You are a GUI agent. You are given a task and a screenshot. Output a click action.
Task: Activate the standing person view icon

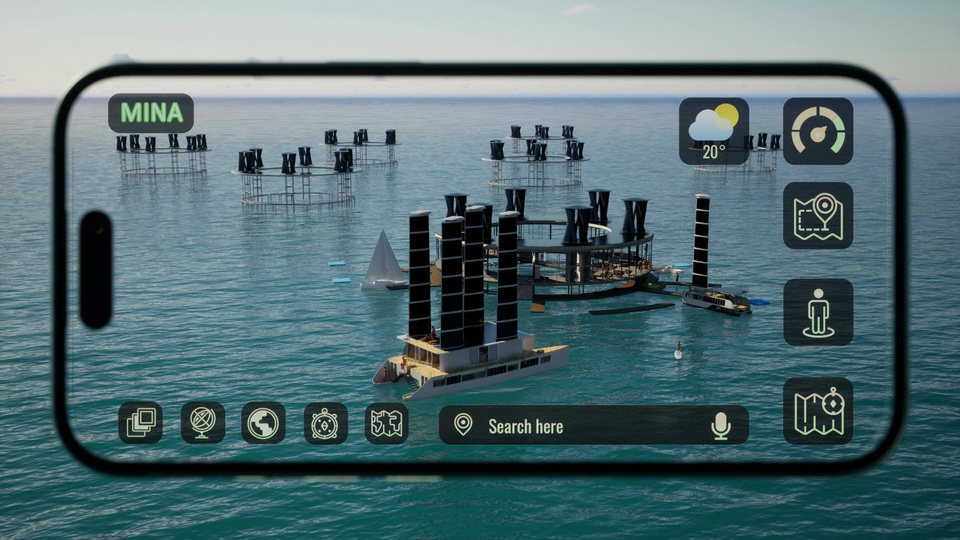tap(818, 312)
